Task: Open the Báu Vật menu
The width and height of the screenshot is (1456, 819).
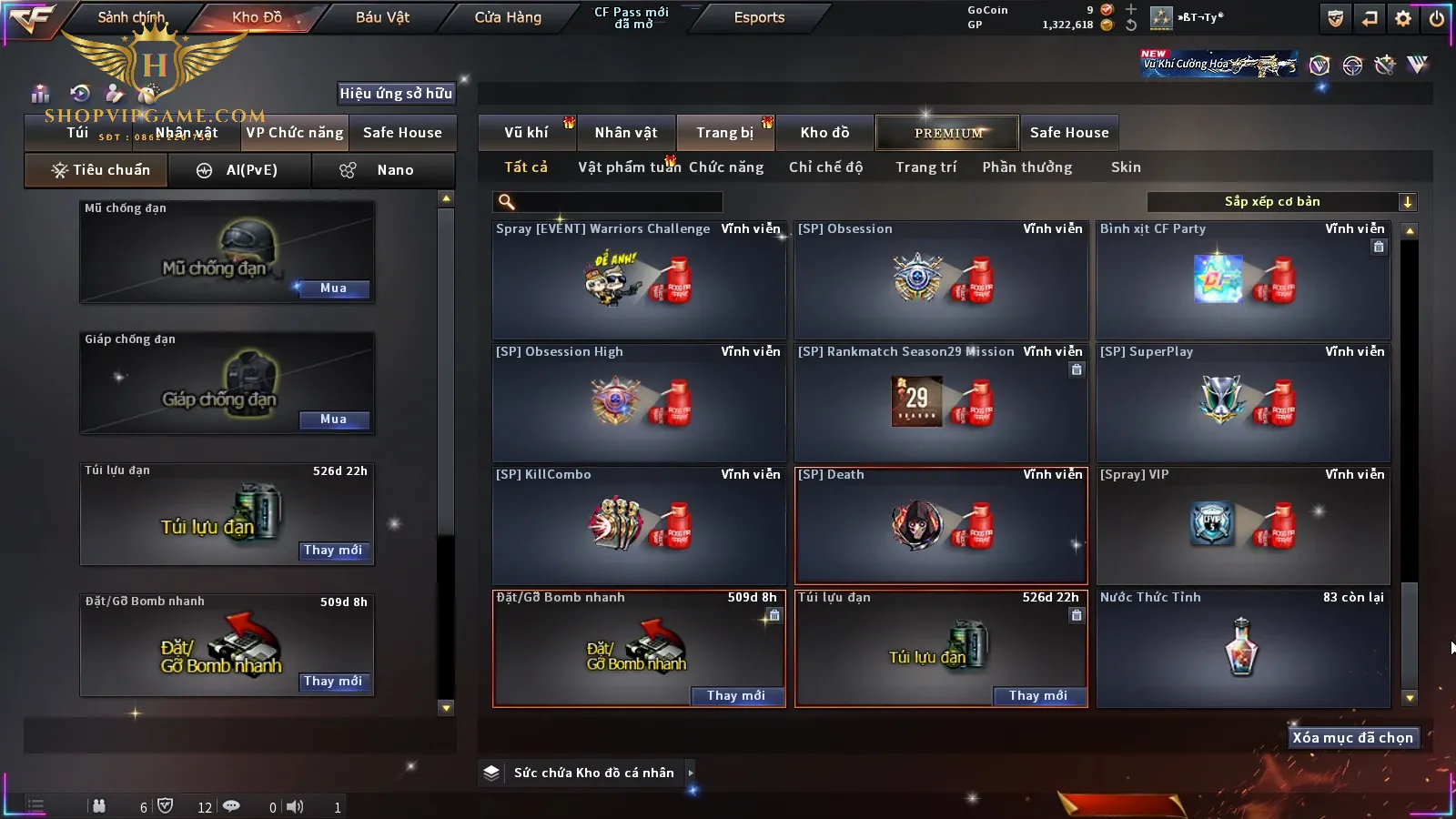Action: tap(382, 17)
